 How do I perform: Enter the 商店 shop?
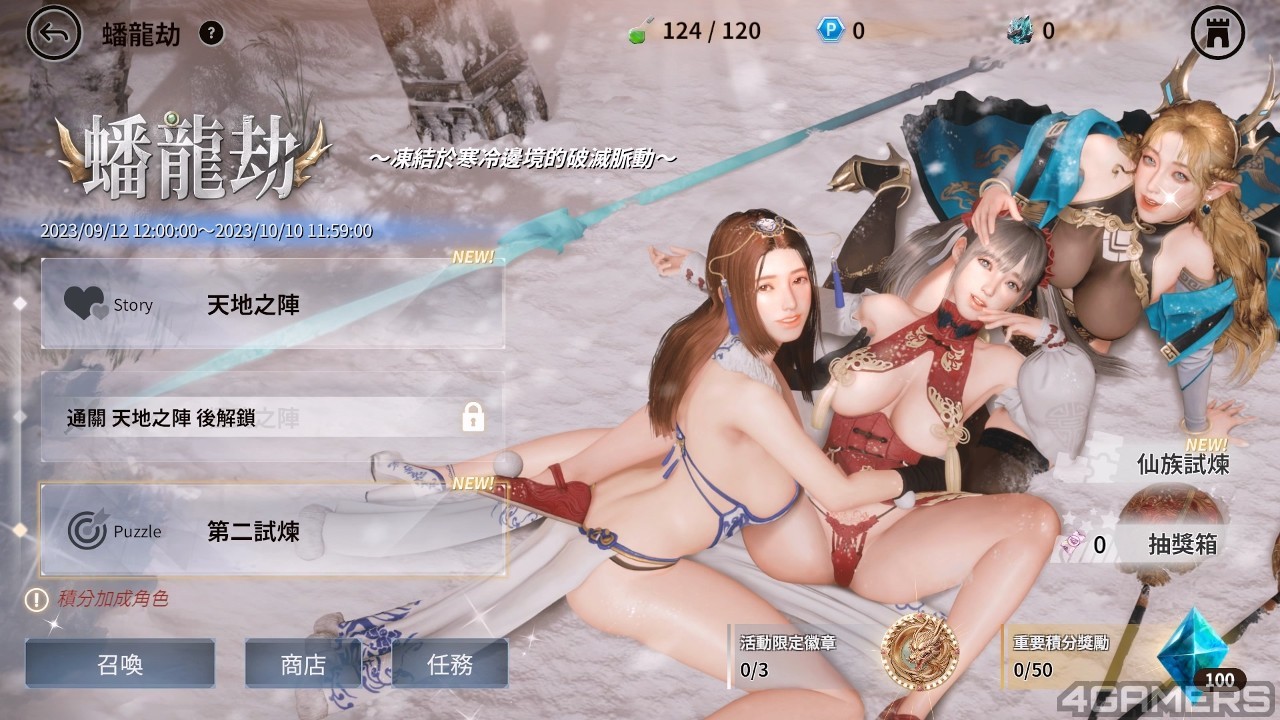(x=303, y=664)
